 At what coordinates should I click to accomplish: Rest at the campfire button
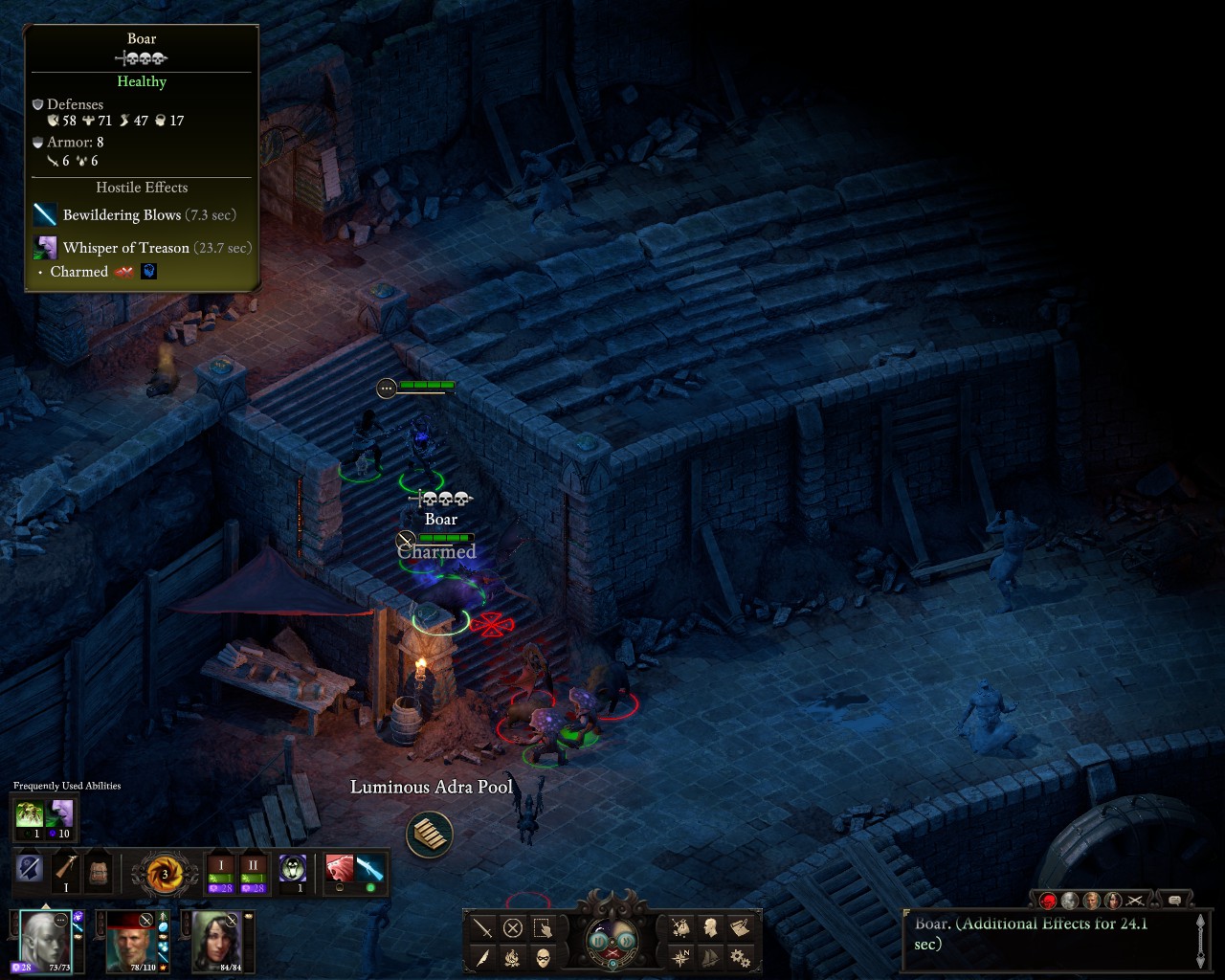(x=513, y=957)
